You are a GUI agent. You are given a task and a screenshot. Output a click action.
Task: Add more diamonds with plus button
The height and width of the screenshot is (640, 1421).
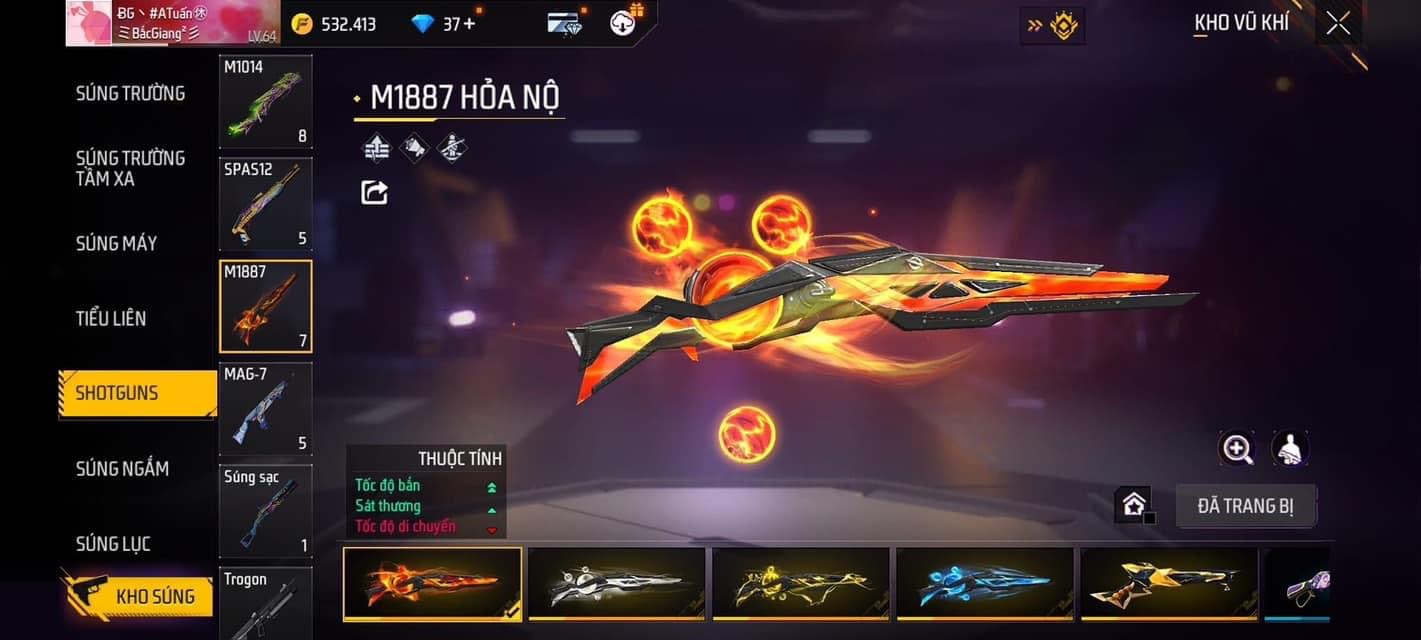[x=468, y=24]
